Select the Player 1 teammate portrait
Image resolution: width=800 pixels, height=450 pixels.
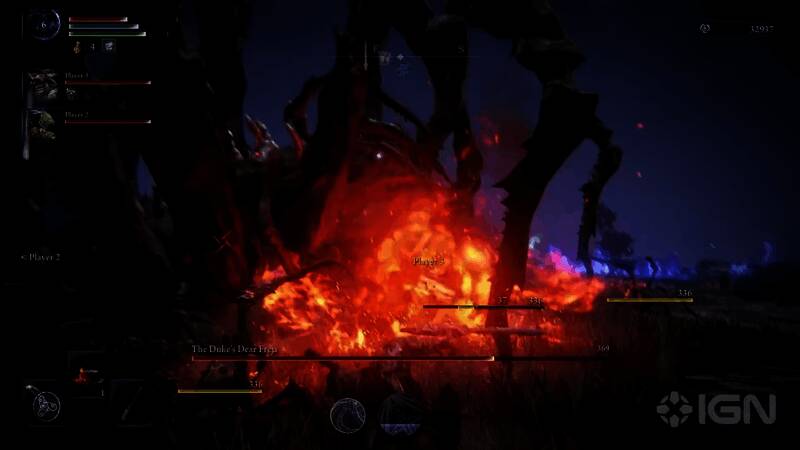tap(42, 84)
